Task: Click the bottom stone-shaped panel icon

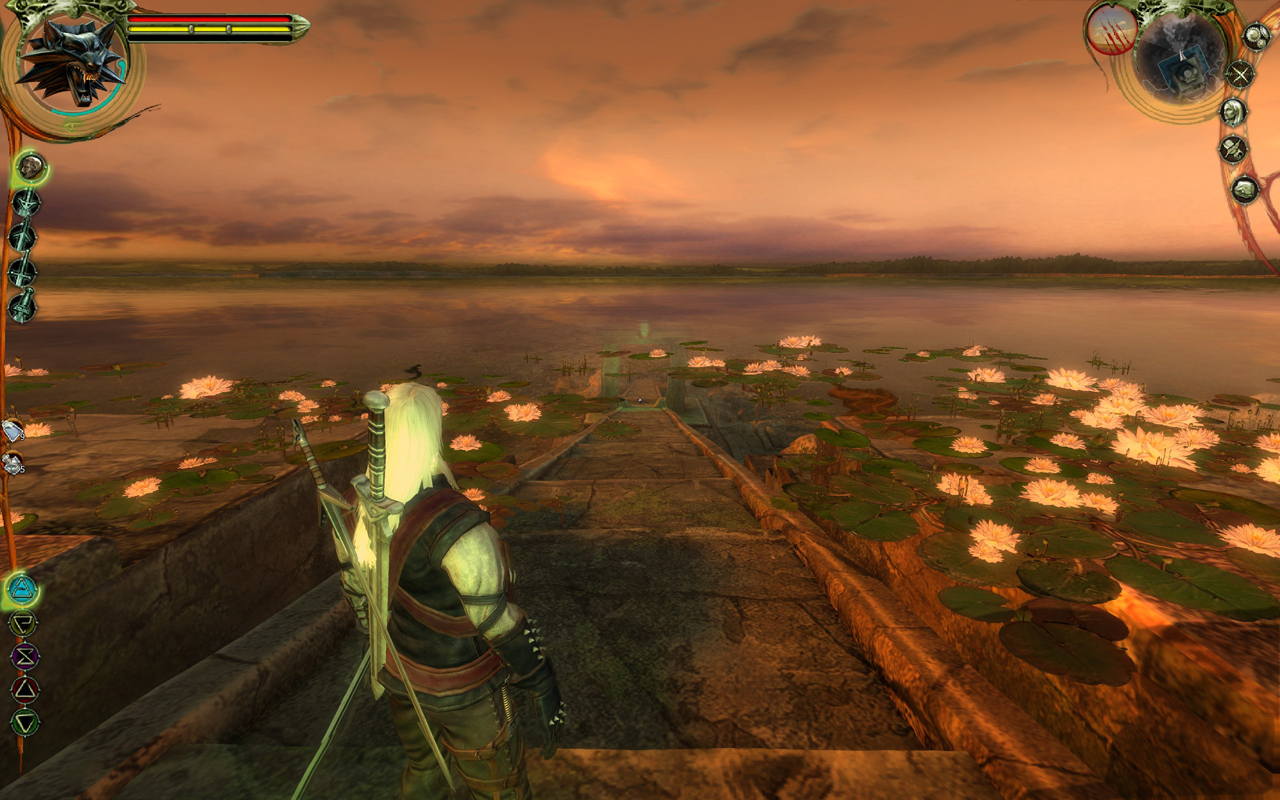Action: tap(1245, 188)
